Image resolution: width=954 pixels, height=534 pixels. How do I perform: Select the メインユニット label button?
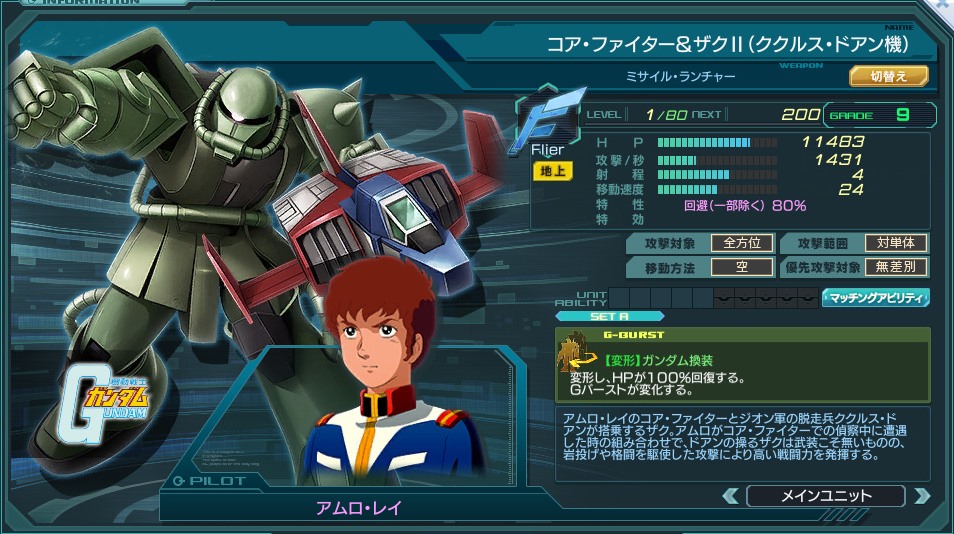coord(825,496)
